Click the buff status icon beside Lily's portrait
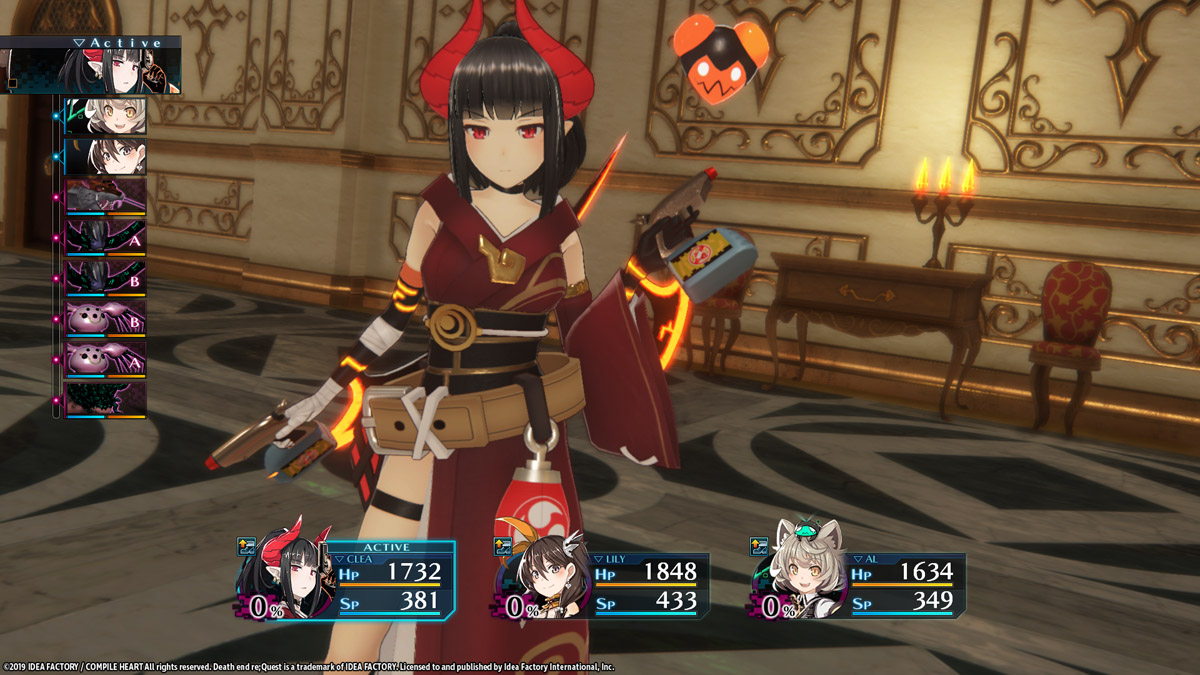Viewport: 1200px width, 675px height. [504, 546]
